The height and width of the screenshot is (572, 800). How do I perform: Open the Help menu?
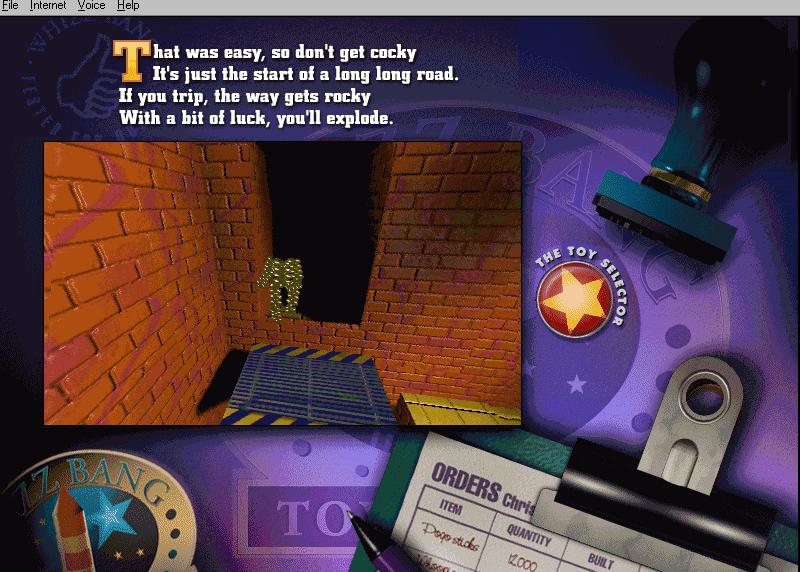coord(128,6)
